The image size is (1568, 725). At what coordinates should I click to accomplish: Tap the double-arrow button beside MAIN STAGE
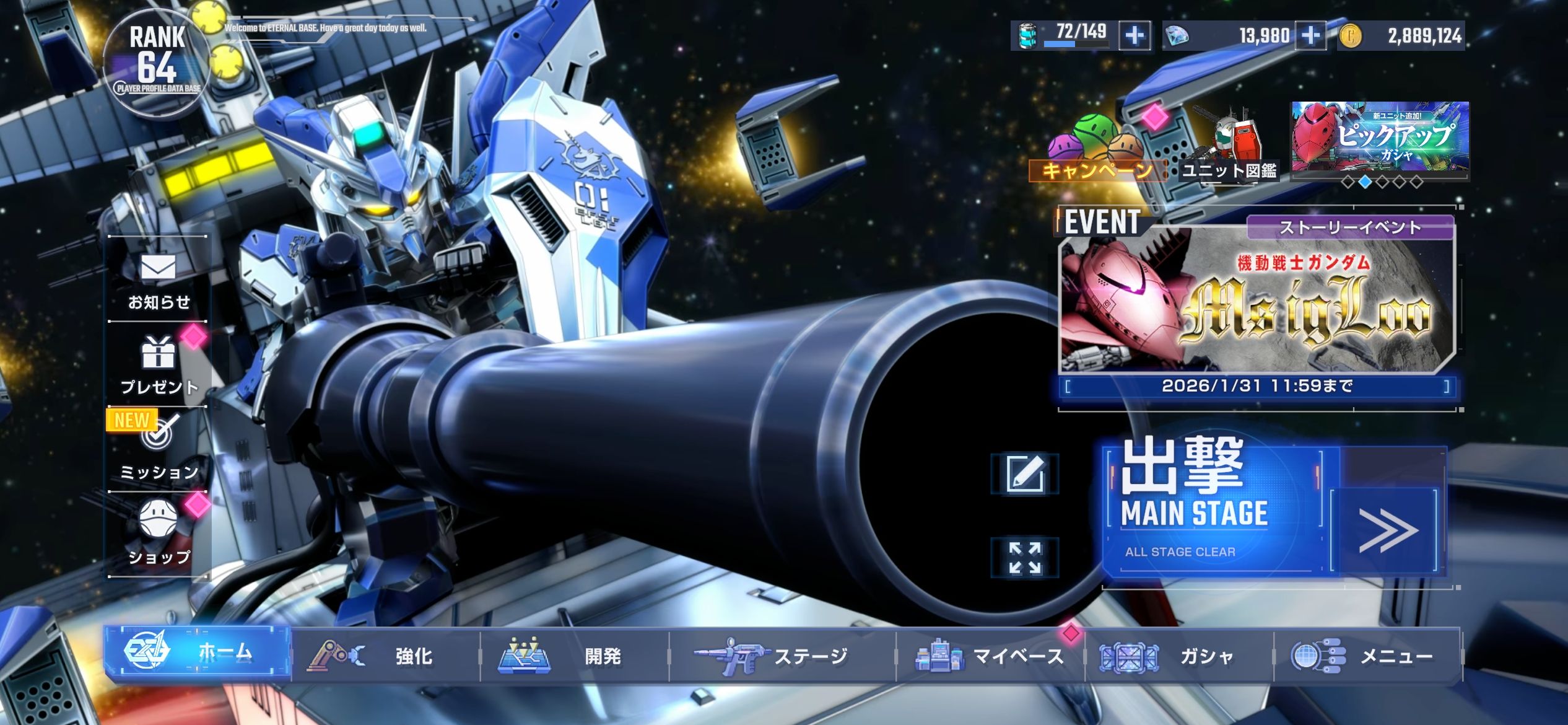coord(1387,530)
